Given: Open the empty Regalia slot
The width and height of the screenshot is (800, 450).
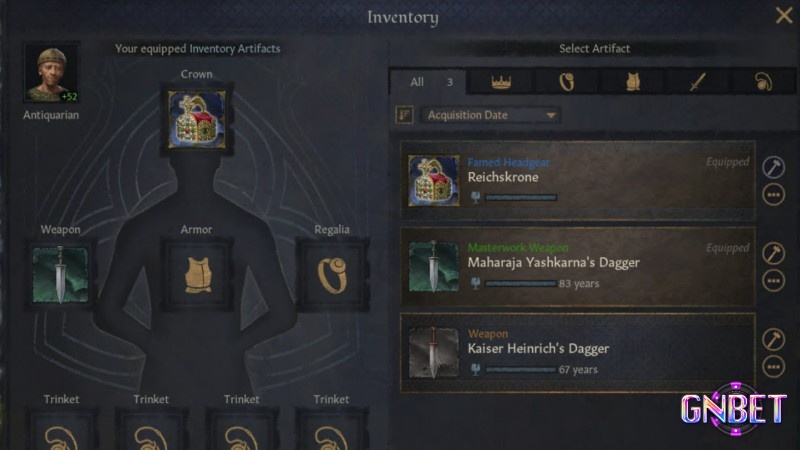Looking at the screenshot, I should coord(332,272).
